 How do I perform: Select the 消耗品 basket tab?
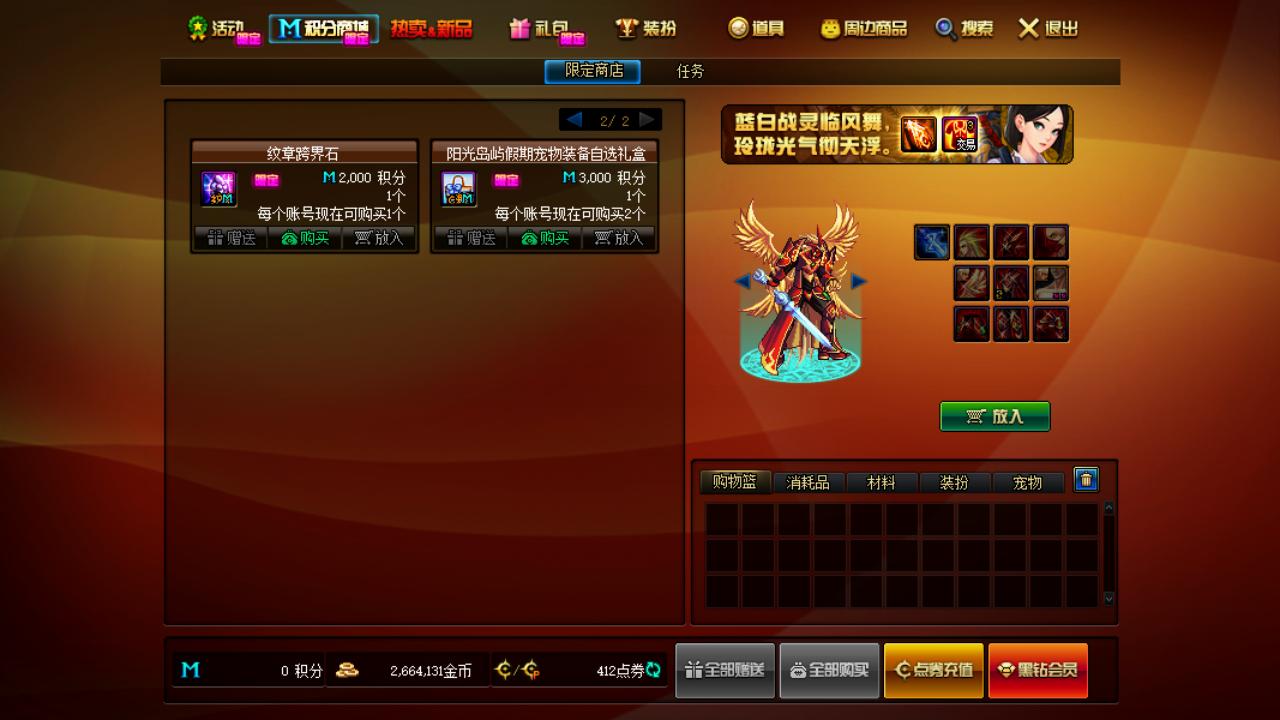pos(808,481)
